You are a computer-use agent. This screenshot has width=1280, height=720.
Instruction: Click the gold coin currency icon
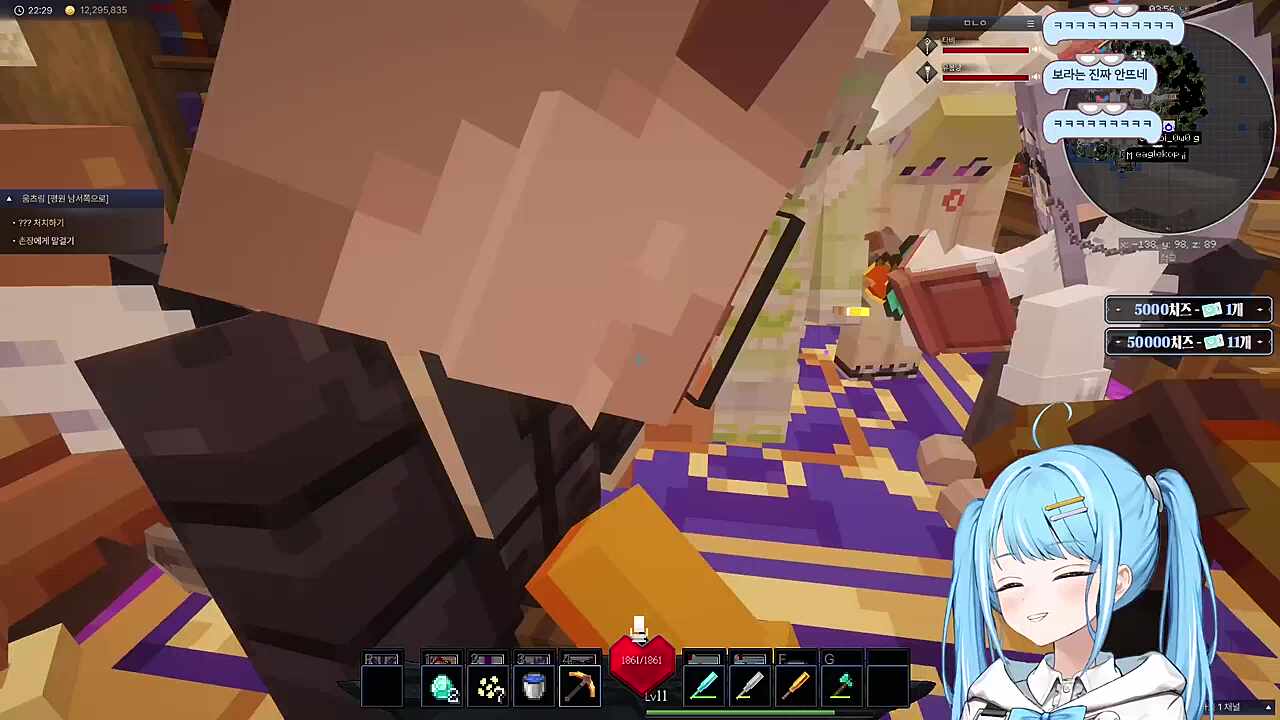coord(69,10)
